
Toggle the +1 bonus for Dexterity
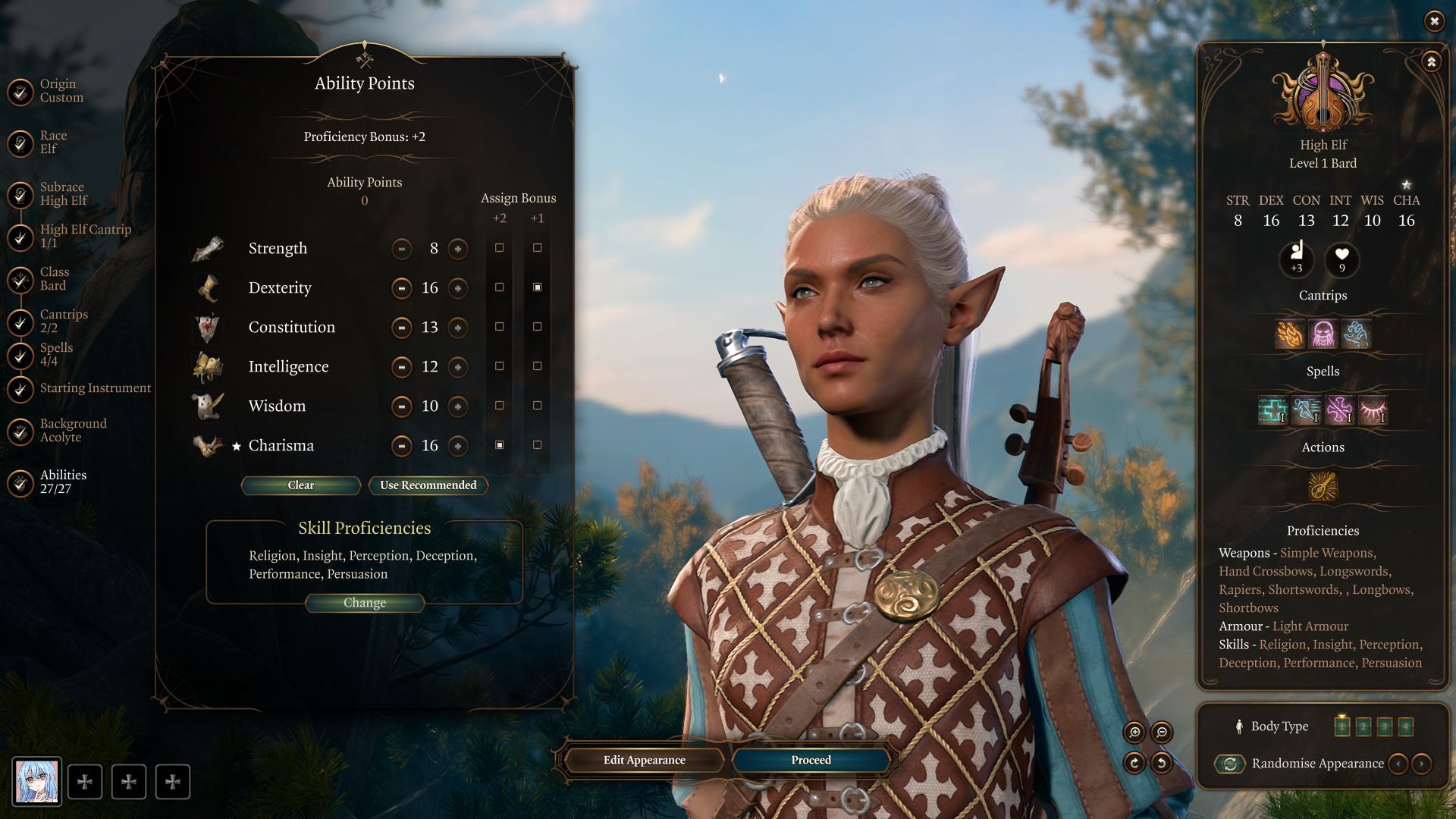538,288
